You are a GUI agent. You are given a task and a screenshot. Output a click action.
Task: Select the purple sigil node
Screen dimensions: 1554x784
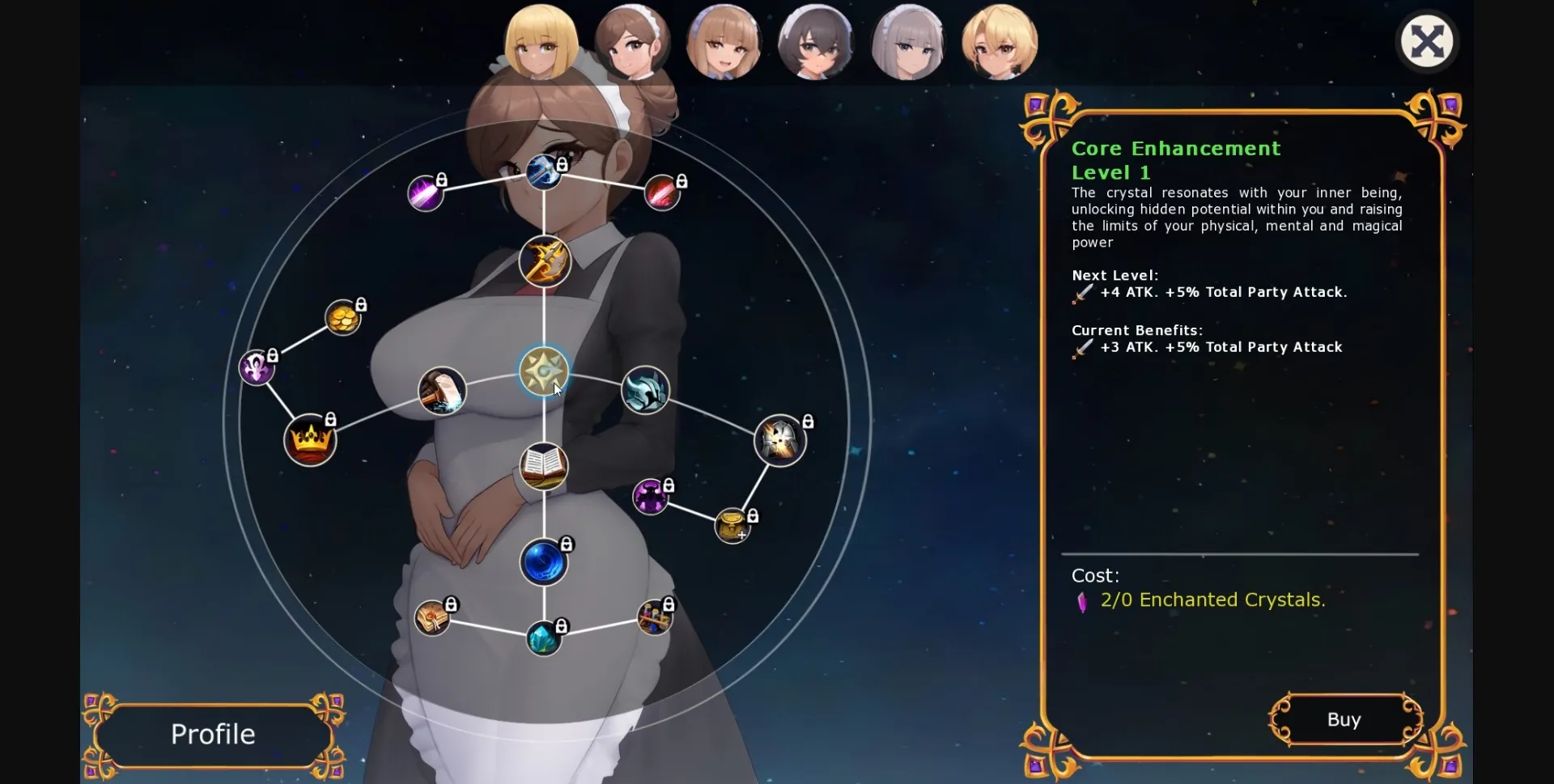pos(257,368)
